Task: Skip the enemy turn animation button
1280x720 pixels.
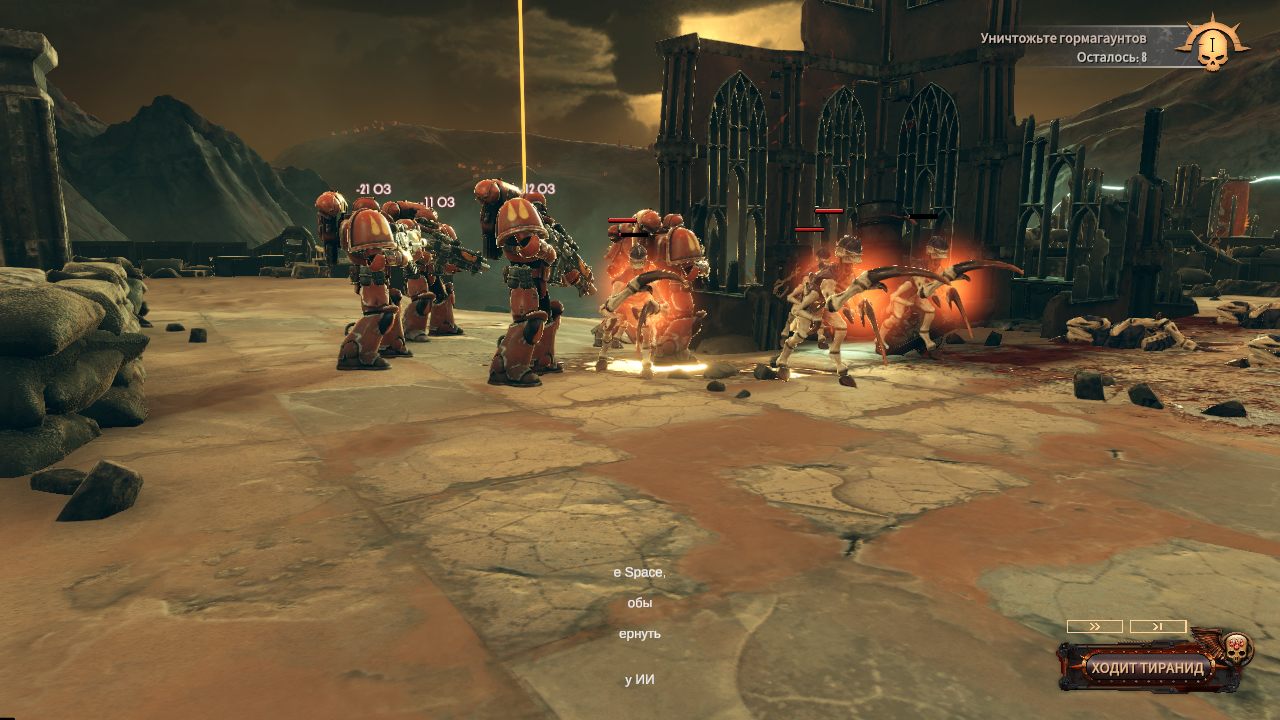Action: tap(1158, 626)
